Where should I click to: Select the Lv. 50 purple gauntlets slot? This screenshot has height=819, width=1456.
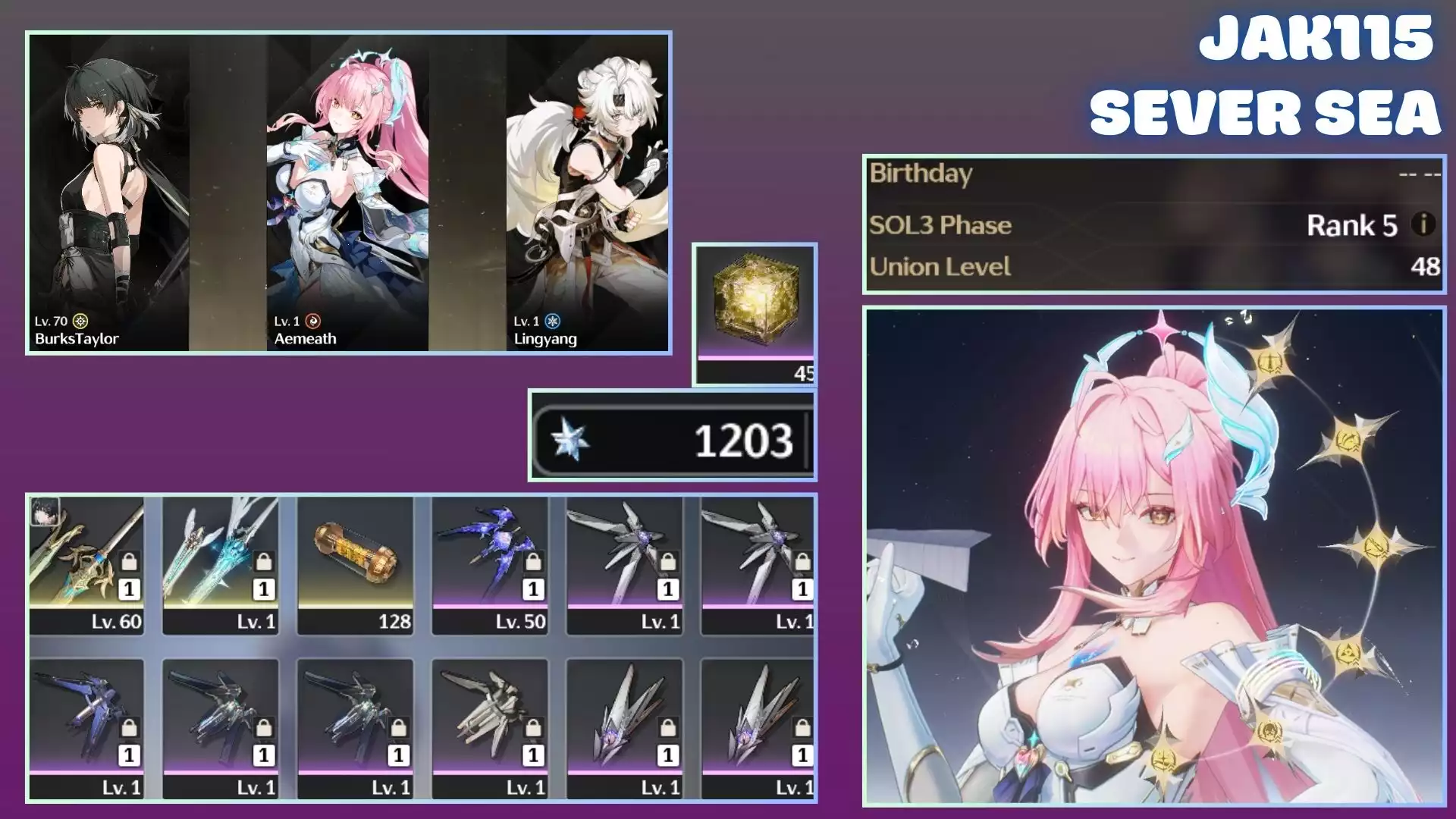(490, 565)
